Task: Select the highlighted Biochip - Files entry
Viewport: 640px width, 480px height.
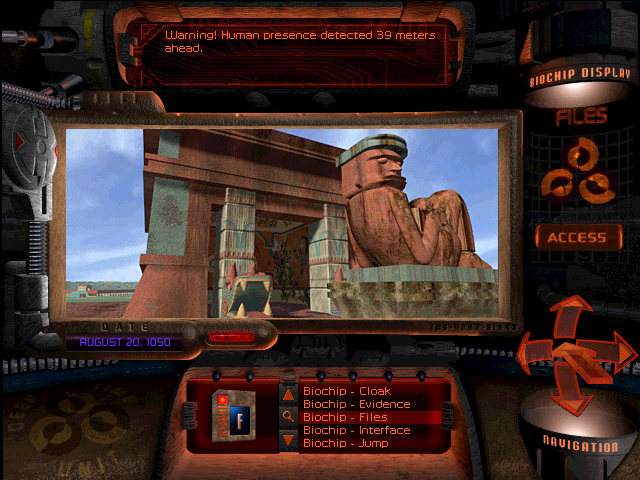Action: (346, 417)
